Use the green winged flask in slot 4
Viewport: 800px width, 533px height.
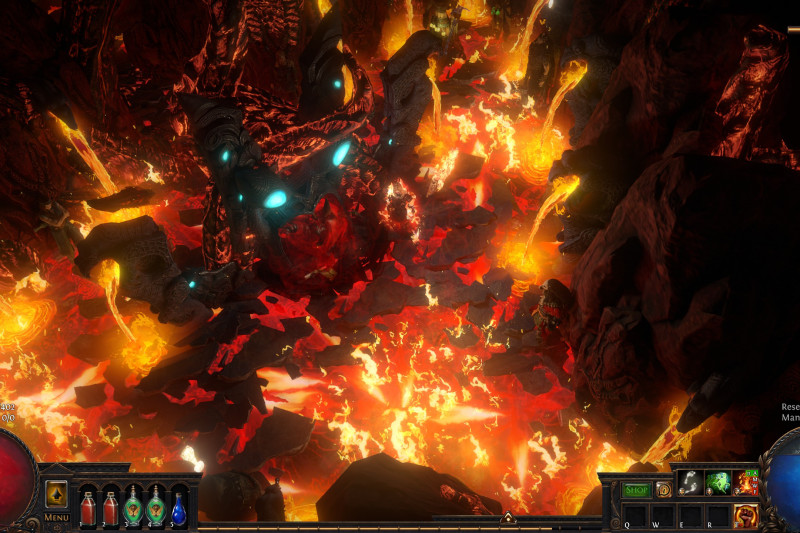155,508
